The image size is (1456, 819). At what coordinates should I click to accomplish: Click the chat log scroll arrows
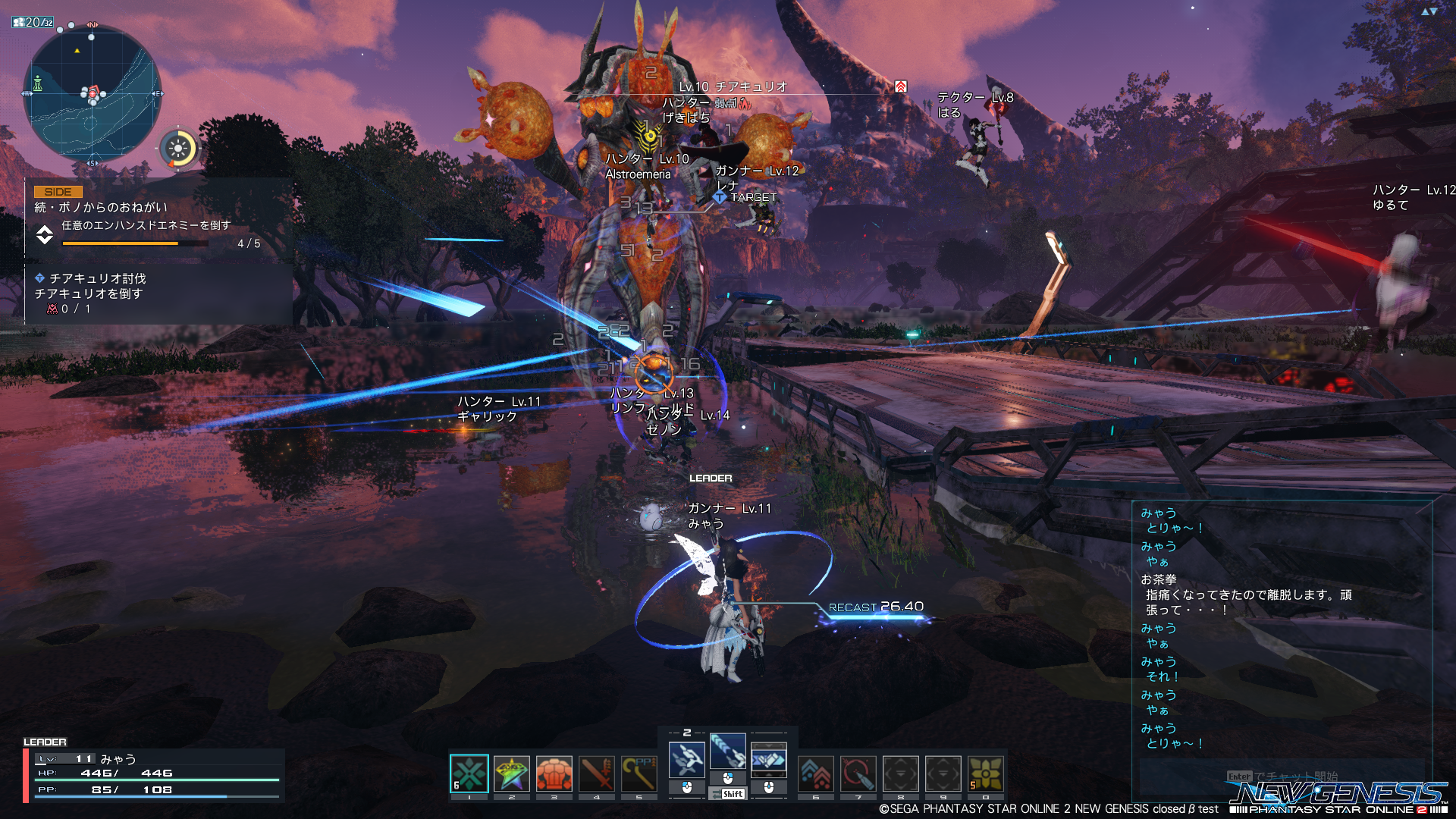coord(1429,11)
